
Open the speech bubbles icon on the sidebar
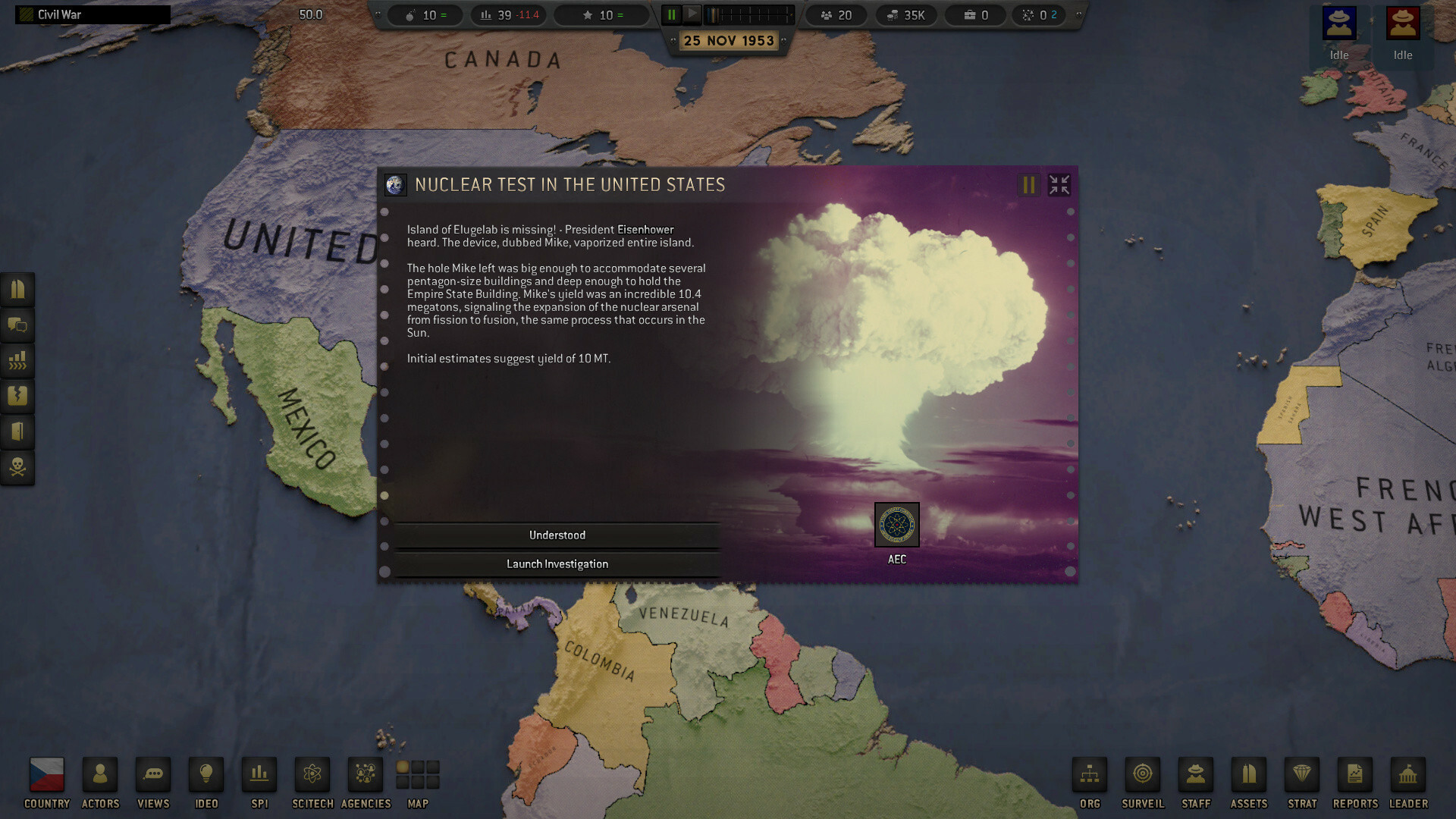pos(17,325)
